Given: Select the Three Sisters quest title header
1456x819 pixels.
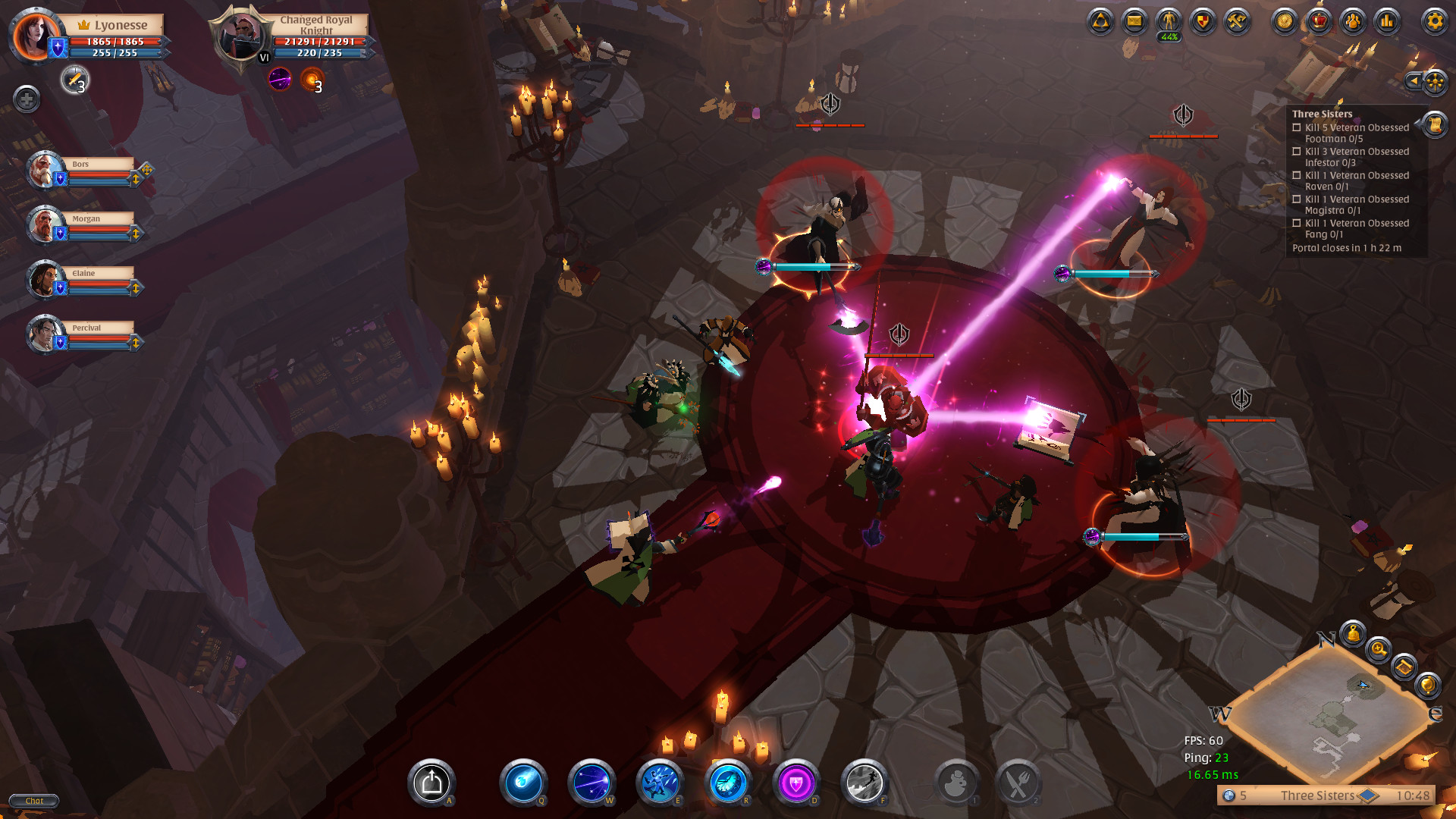Looking at the screenshot, I should (x=1322, y=113).
